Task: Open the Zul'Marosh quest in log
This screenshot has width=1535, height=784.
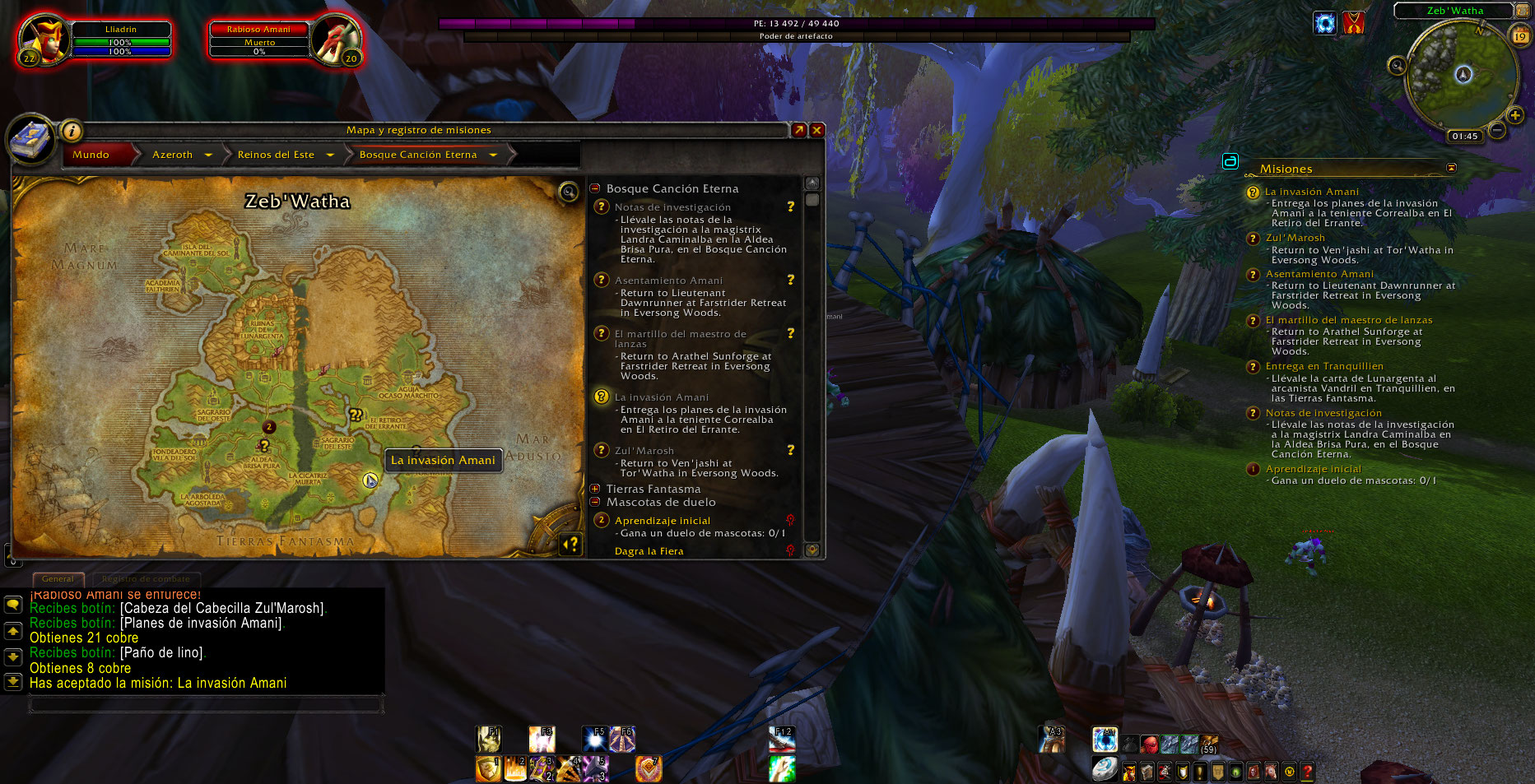Action: (x=644, y=451)
